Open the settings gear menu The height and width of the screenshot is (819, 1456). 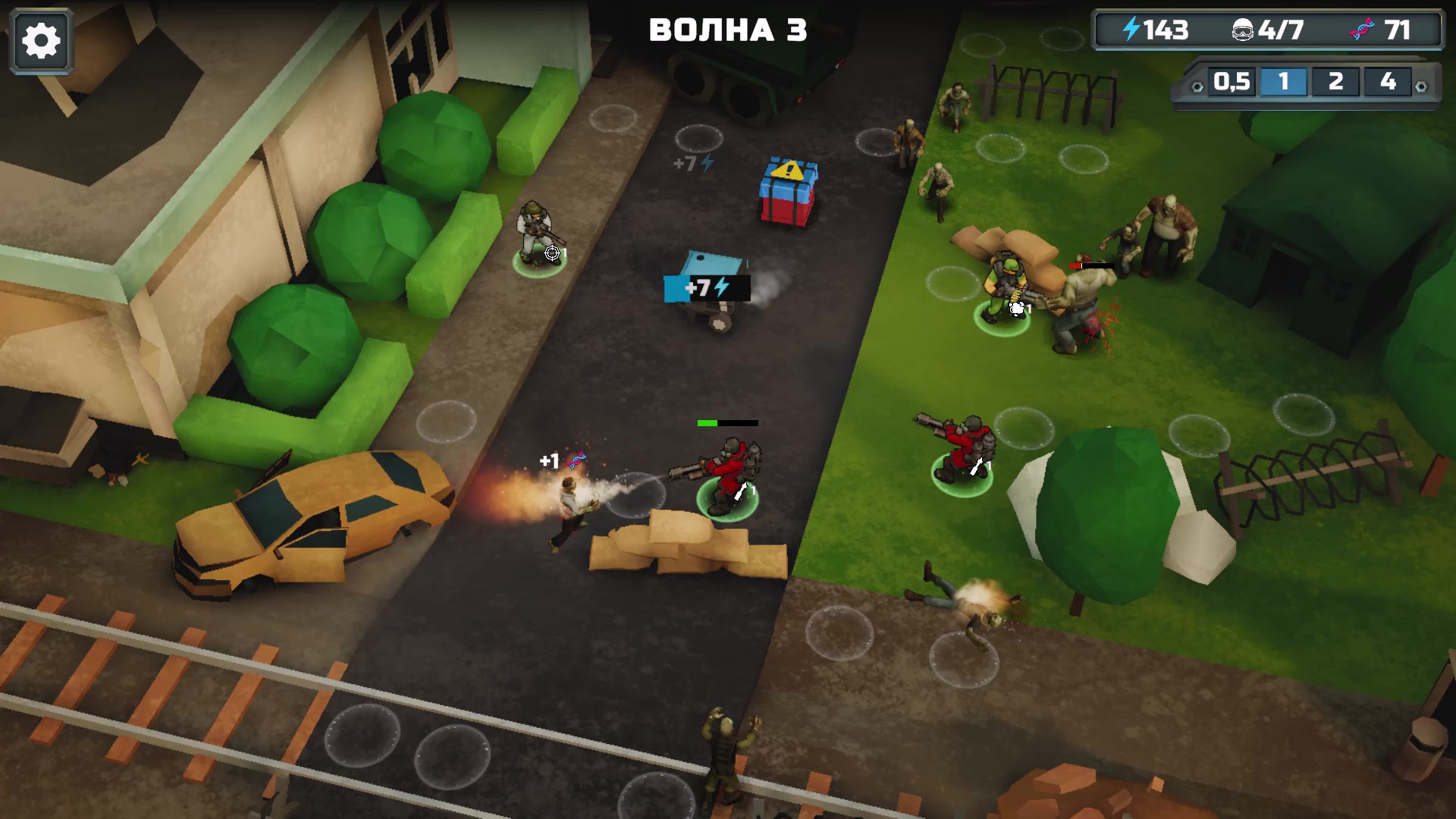click(x=41, y=39)
